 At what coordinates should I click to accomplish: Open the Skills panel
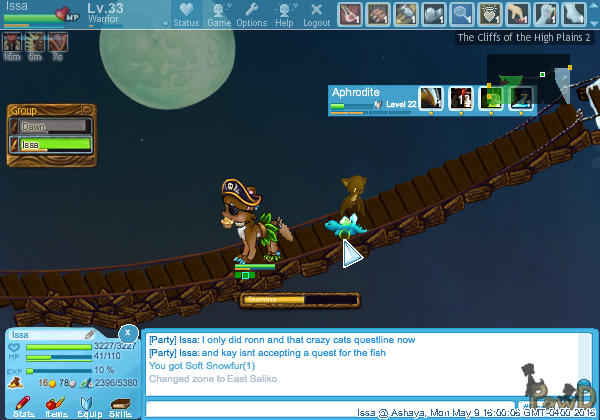120,404
